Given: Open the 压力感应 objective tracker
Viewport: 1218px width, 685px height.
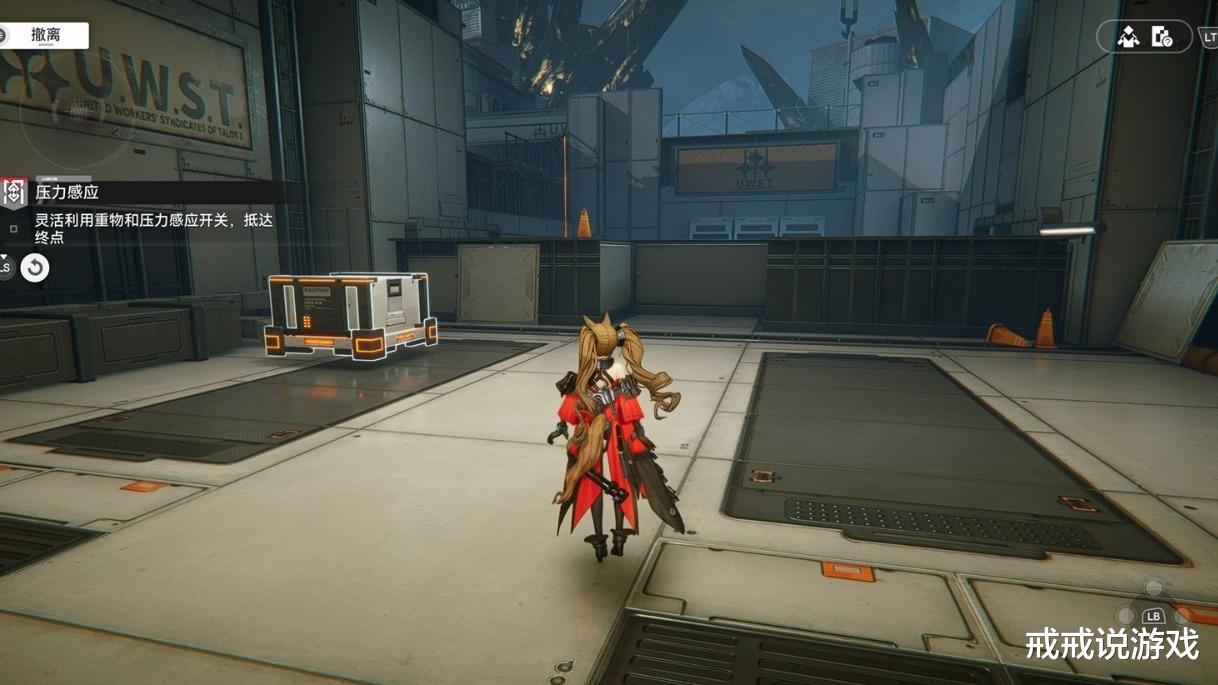Looking at the screenshot, I should [68, 192].
